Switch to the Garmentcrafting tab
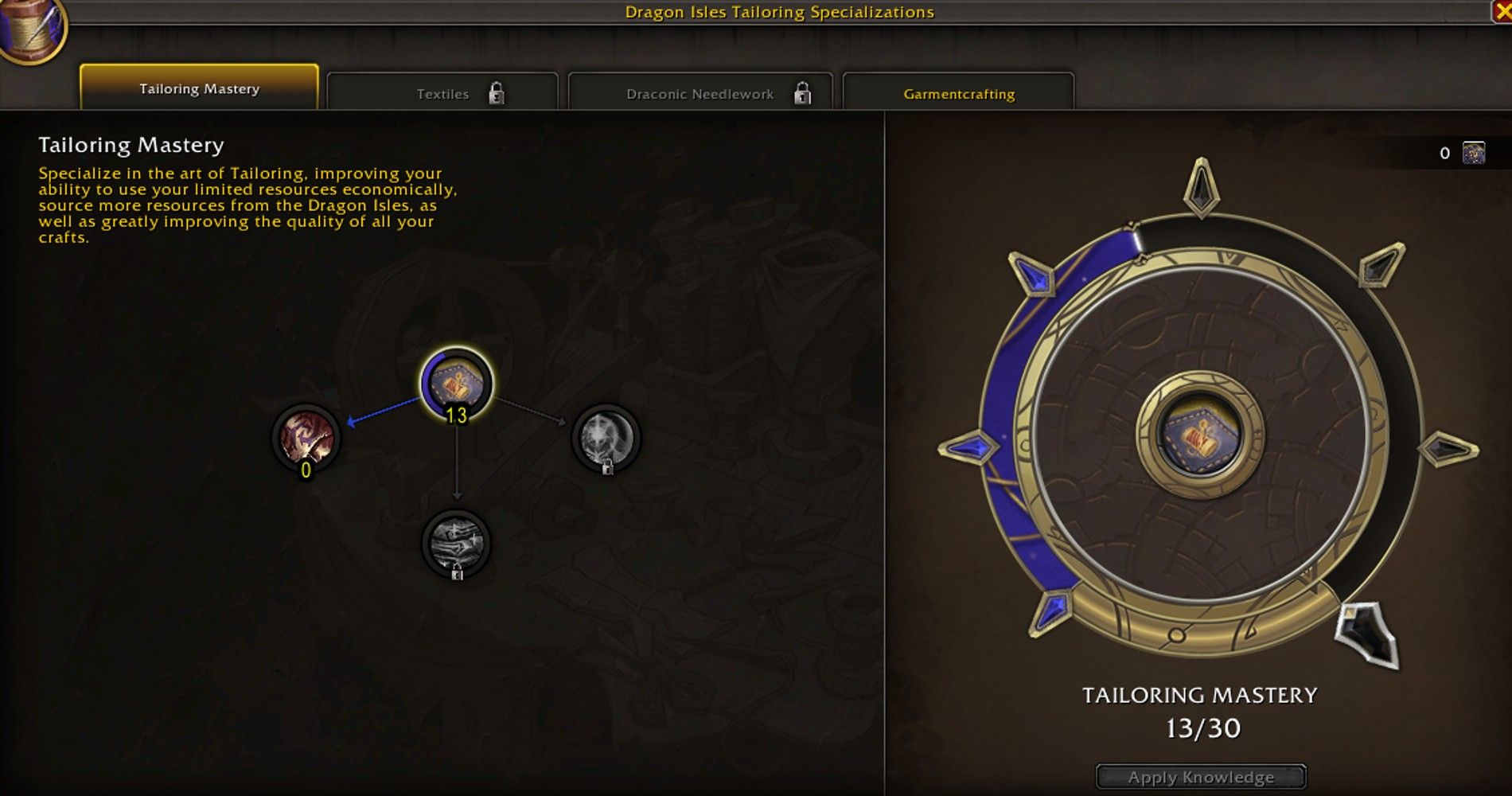The width and height of the screenshot is (1512, 796). pos(959,93)
